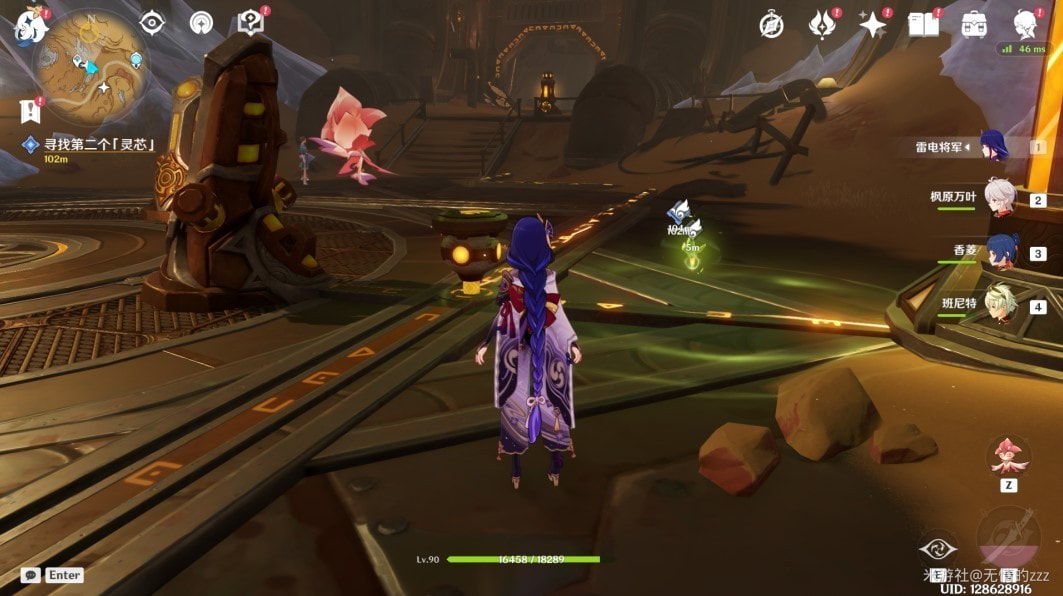Viewport: 1063px width, 596px height.
Task: Activate the elemental skill eye icon
Action: (937, 547)
